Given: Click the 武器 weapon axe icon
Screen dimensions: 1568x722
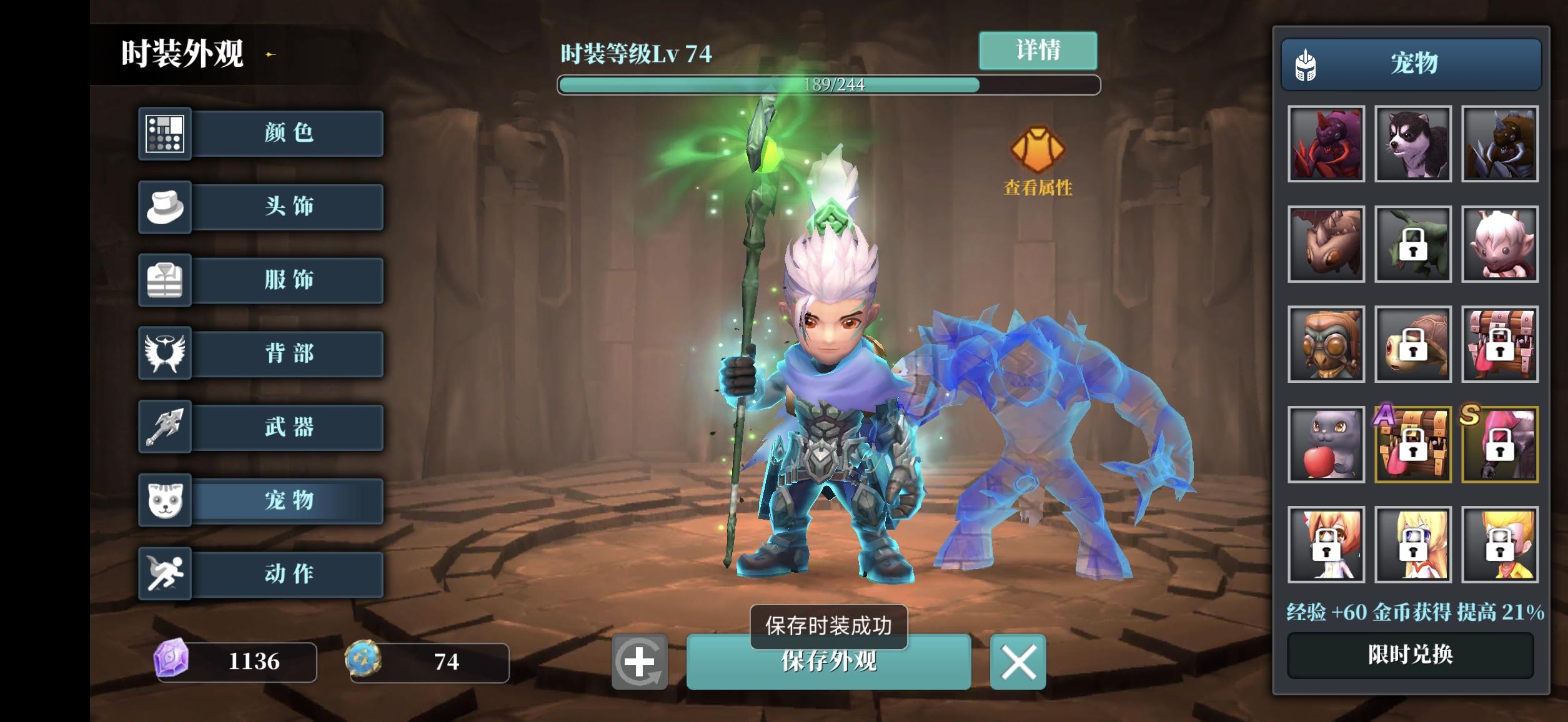Looking at the screenshot, I should [x=166, y=427].
